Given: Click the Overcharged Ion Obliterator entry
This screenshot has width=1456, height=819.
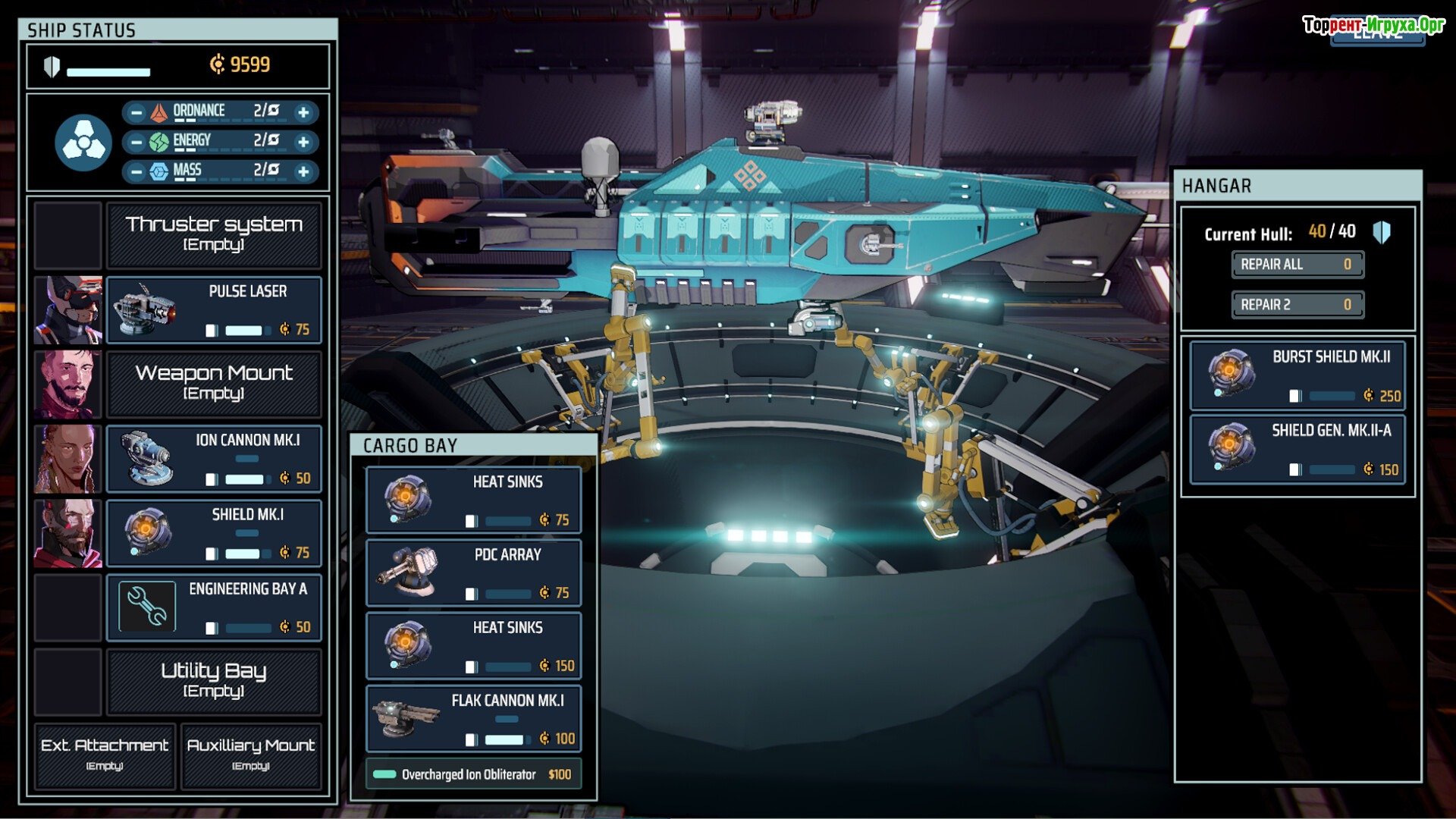Looking at the screenshot, I should (473, 774).
